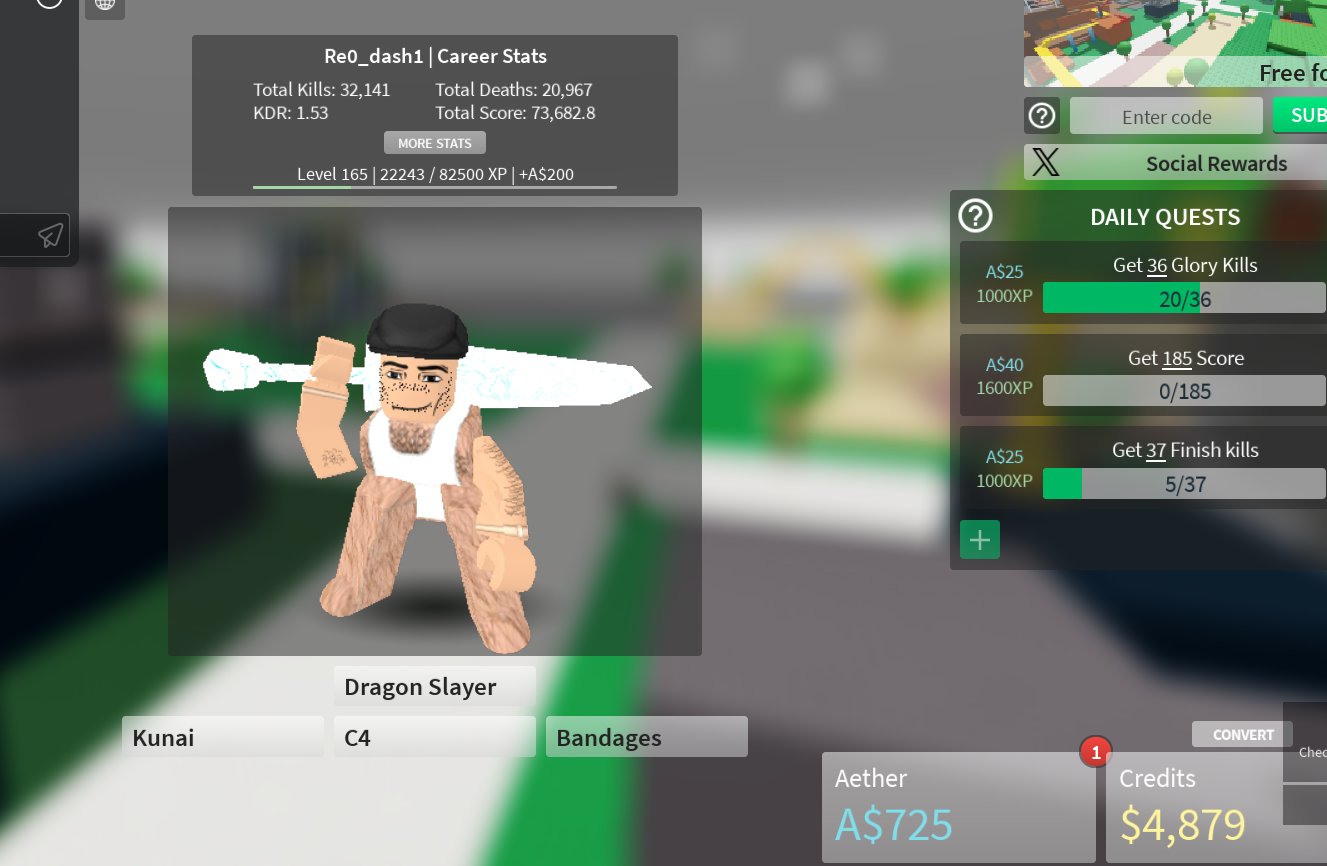Click the Daily Quests question mark icon
This screenshot has width=1327, height=866.
(975, 215)
